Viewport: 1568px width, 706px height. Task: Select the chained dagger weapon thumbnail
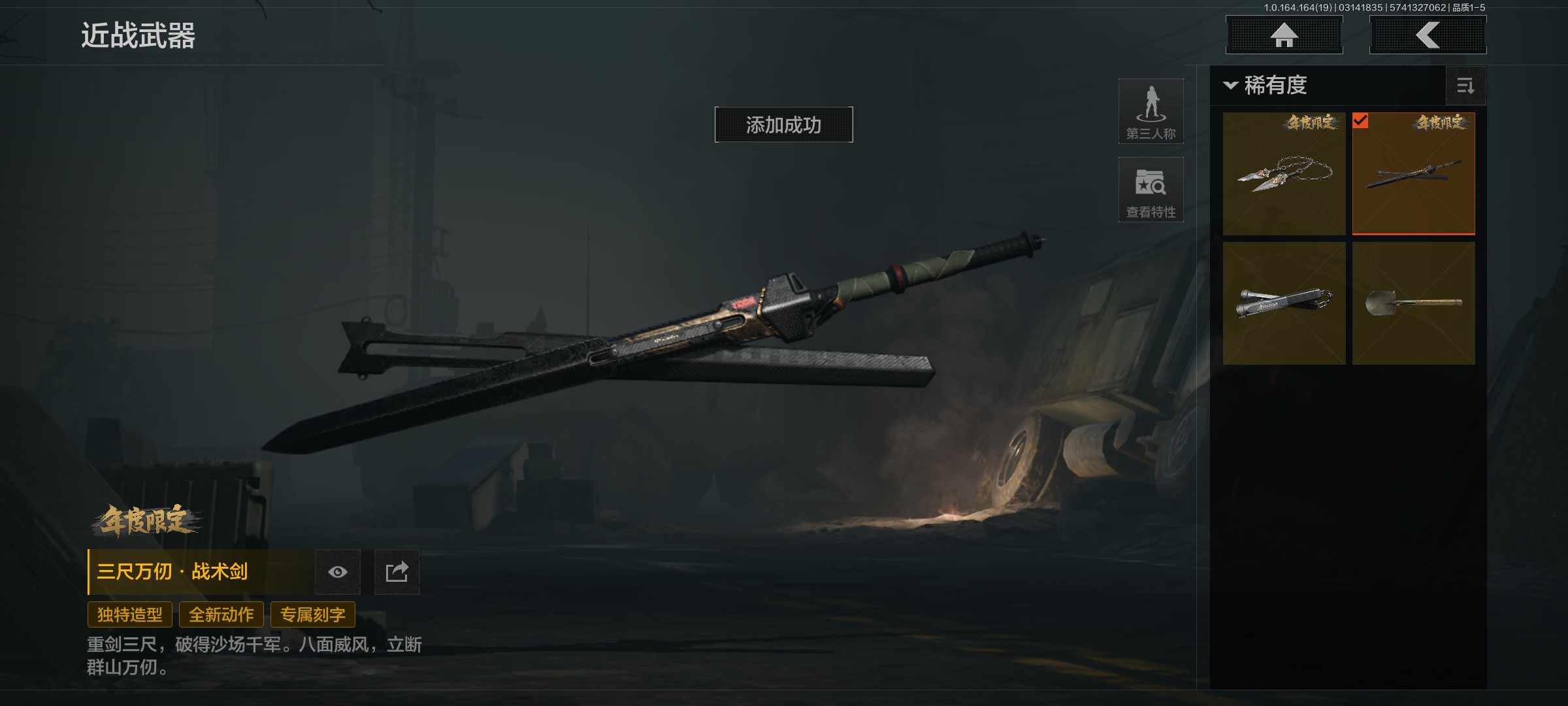[1284, 174]
